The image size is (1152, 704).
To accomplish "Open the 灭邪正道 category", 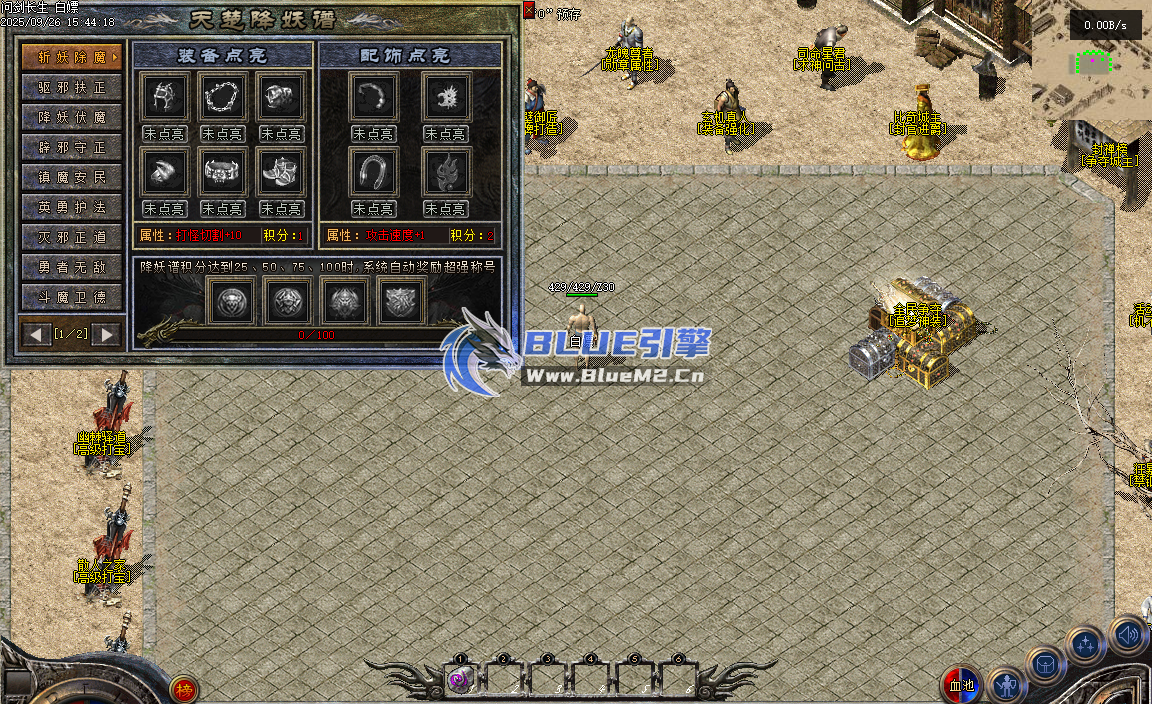I will click(x=72, y=237).
